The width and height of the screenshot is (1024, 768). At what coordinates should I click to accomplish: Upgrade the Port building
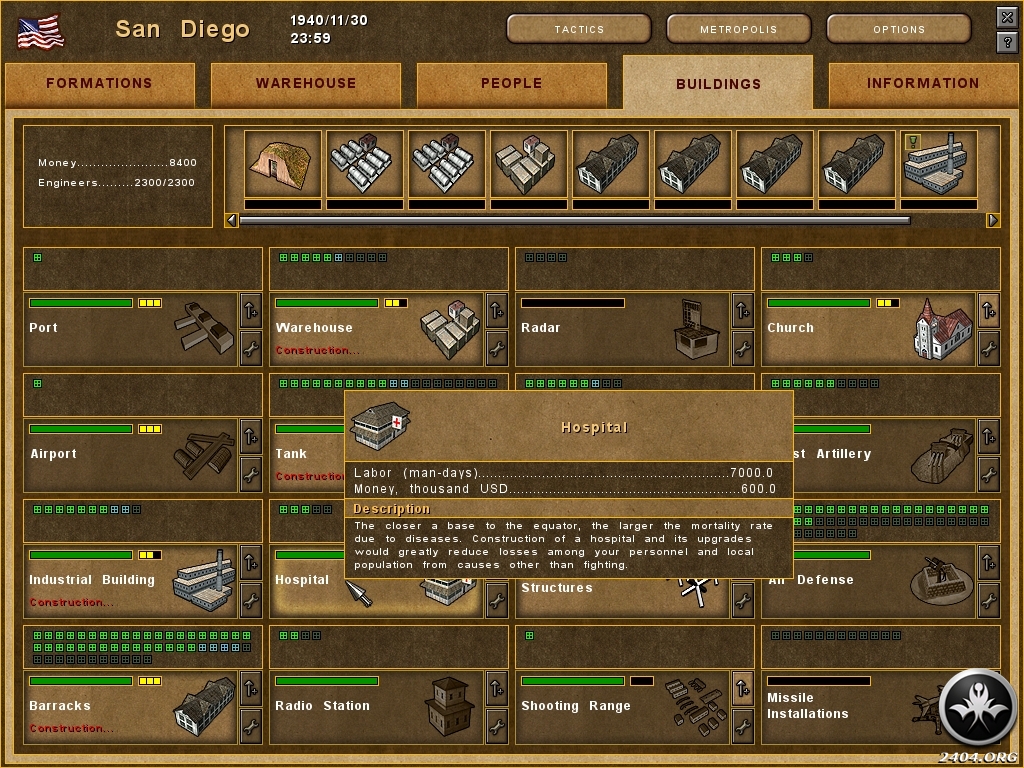tap(250, 311)
